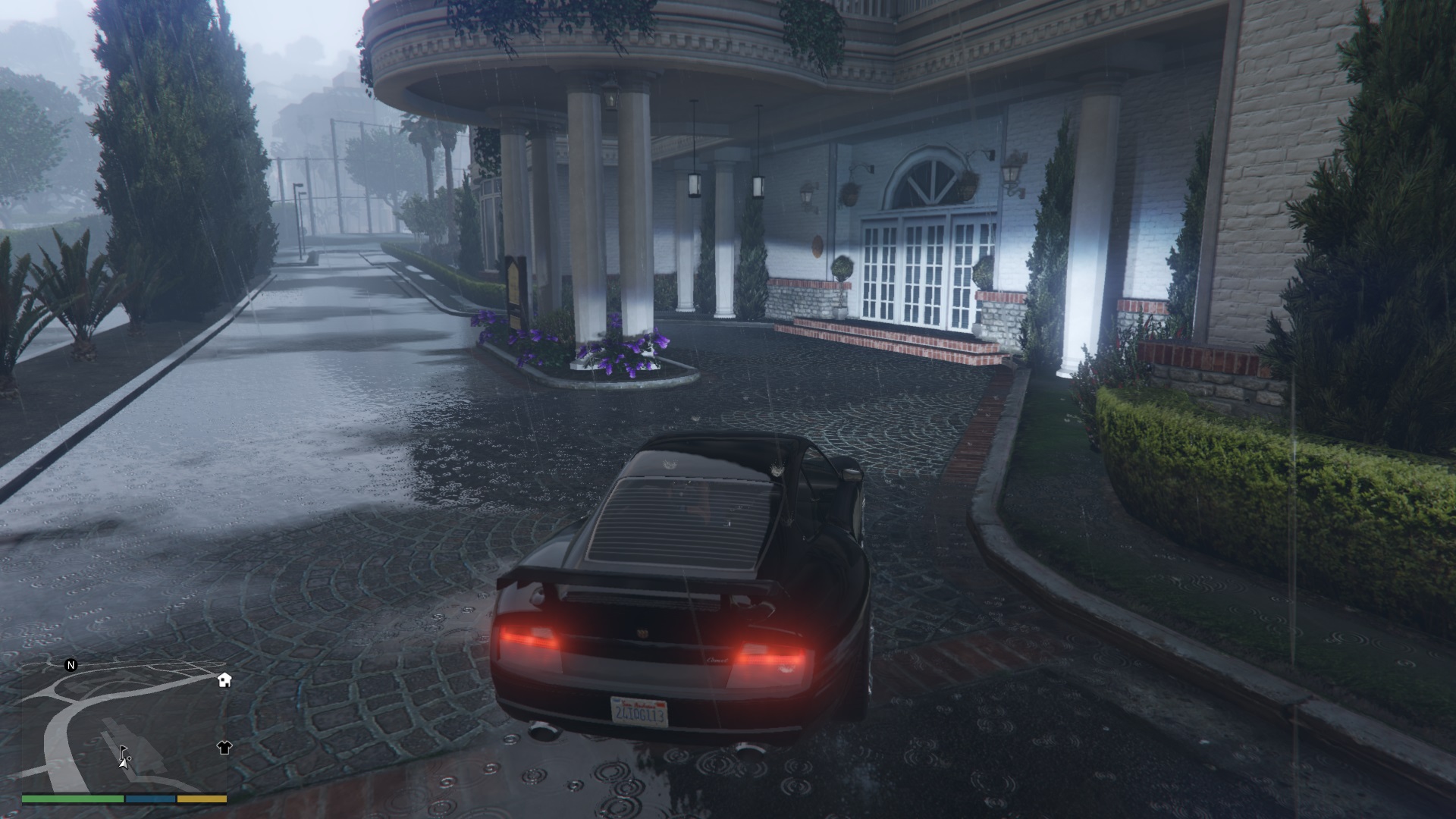Select the round wreath decoration on the wall
This screenshot has width=1456, height=819.
[817, 246]
